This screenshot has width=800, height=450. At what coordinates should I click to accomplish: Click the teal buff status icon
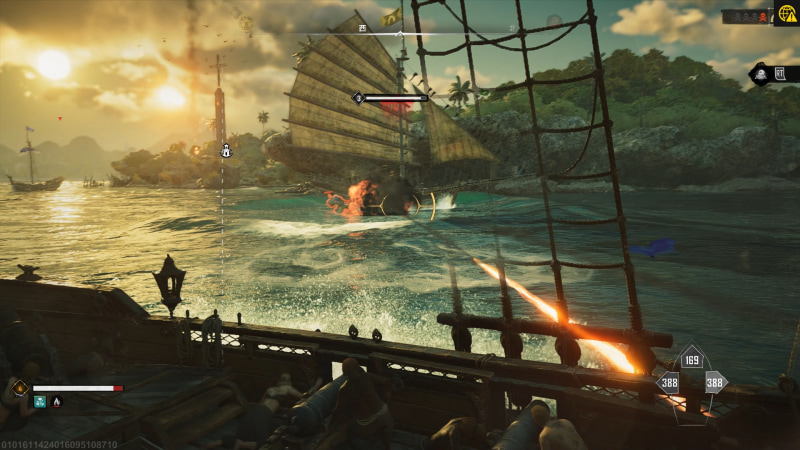click(x=40, y=401)
